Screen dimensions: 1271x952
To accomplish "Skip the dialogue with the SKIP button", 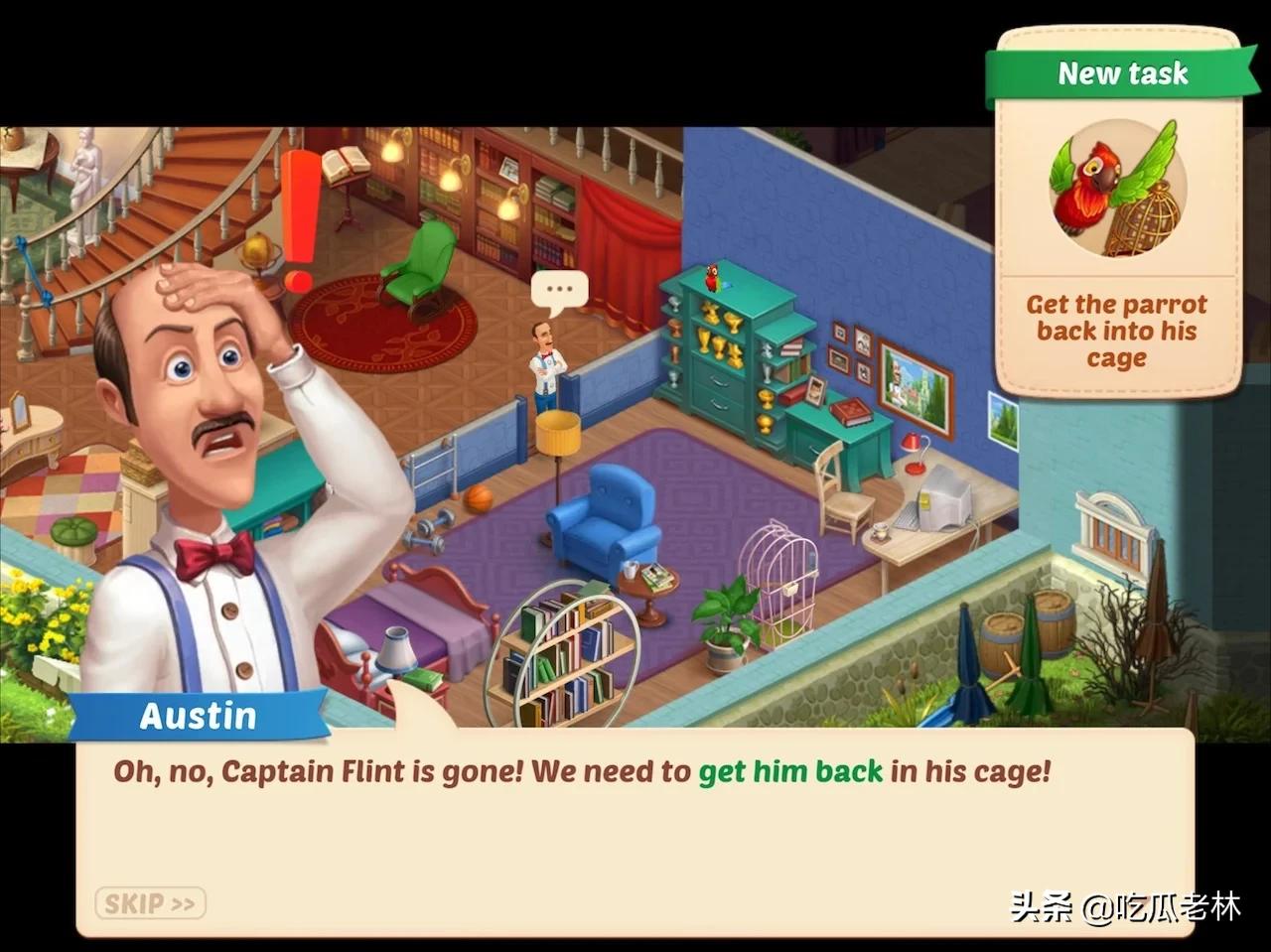I will tap(150, 903).
